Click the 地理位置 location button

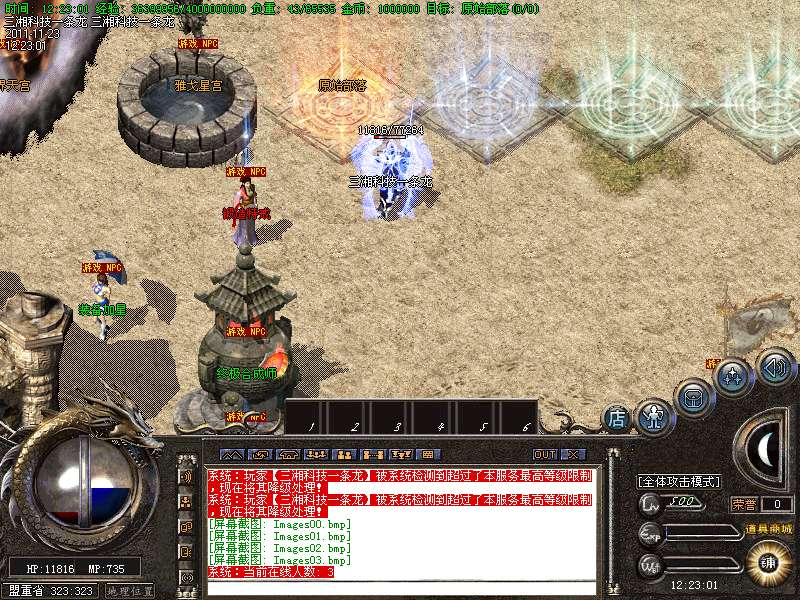tap(130, 591)
